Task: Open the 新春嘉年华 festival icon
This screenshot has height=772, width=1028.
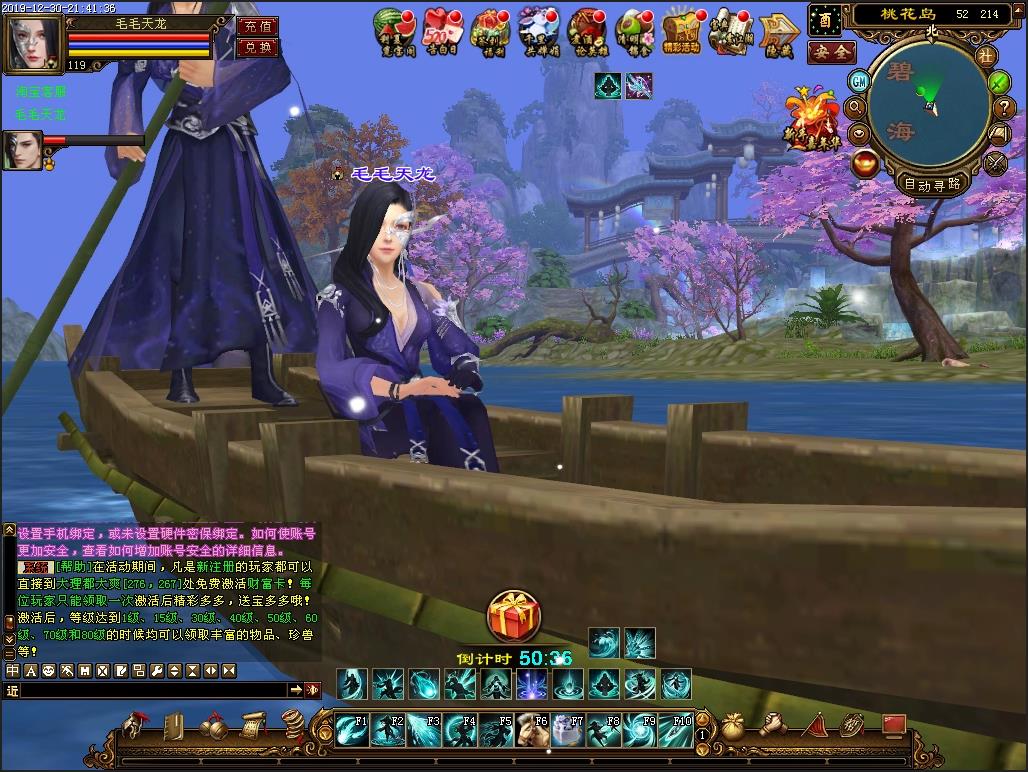Action: (812, 120)
